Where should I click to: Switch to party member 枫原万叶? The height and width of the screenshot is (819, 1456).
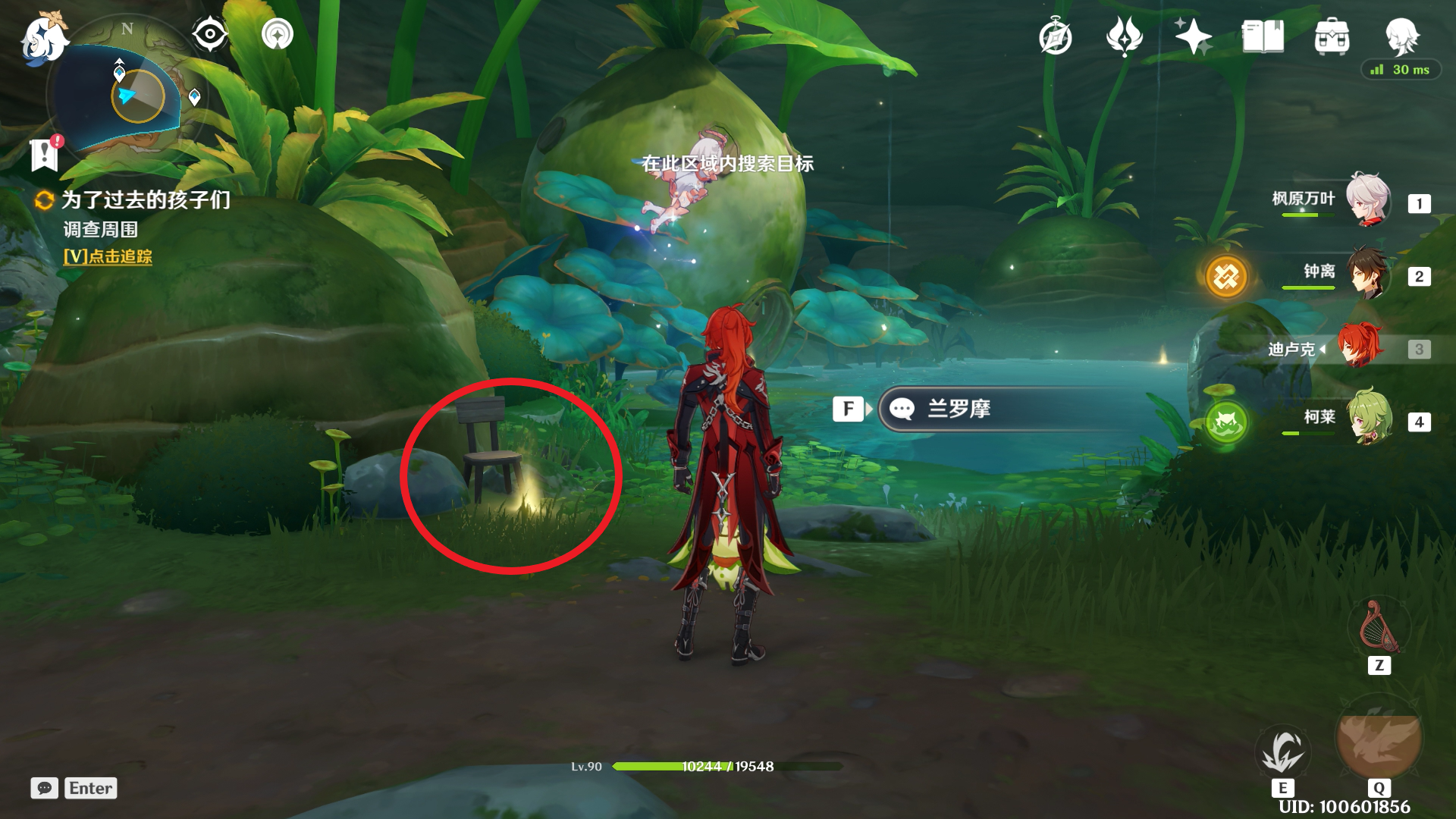point(1367,201)
